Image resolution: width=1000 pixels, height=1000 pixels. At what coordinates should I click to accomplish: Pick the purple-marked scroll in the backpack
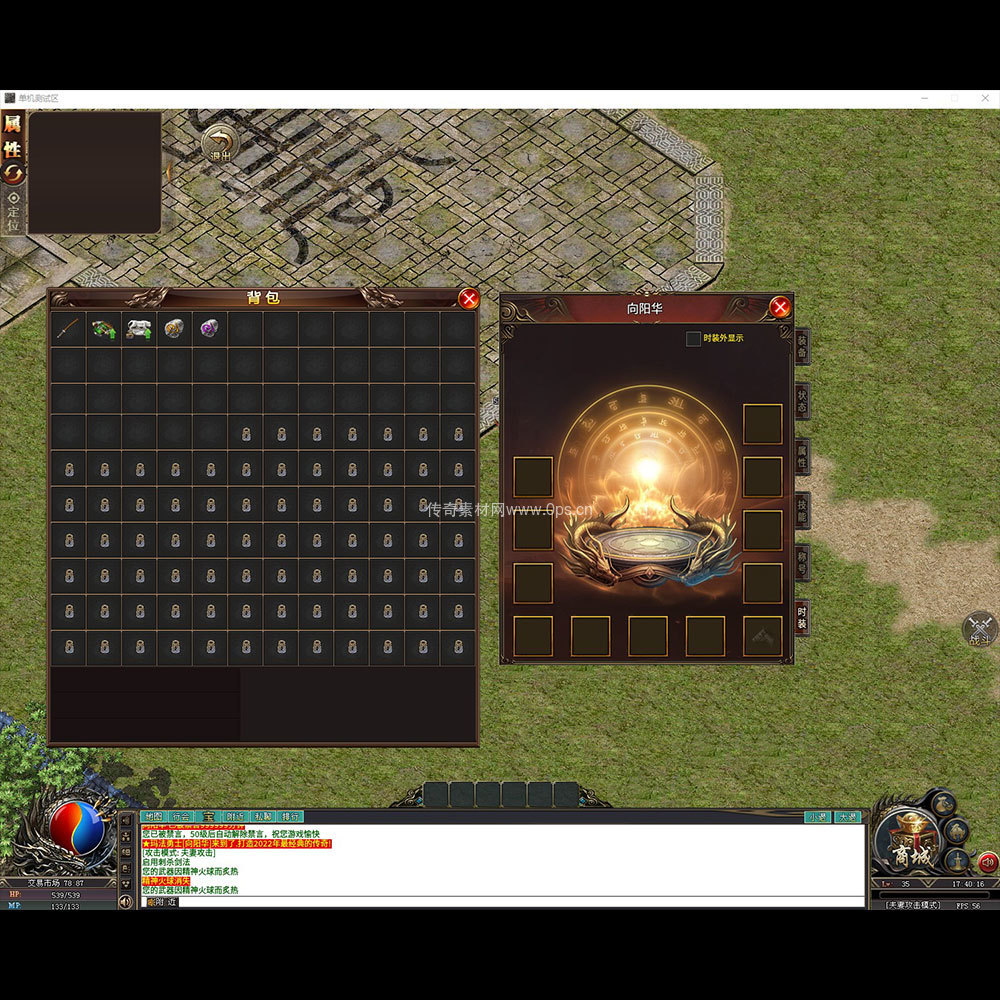pos(209,328)
